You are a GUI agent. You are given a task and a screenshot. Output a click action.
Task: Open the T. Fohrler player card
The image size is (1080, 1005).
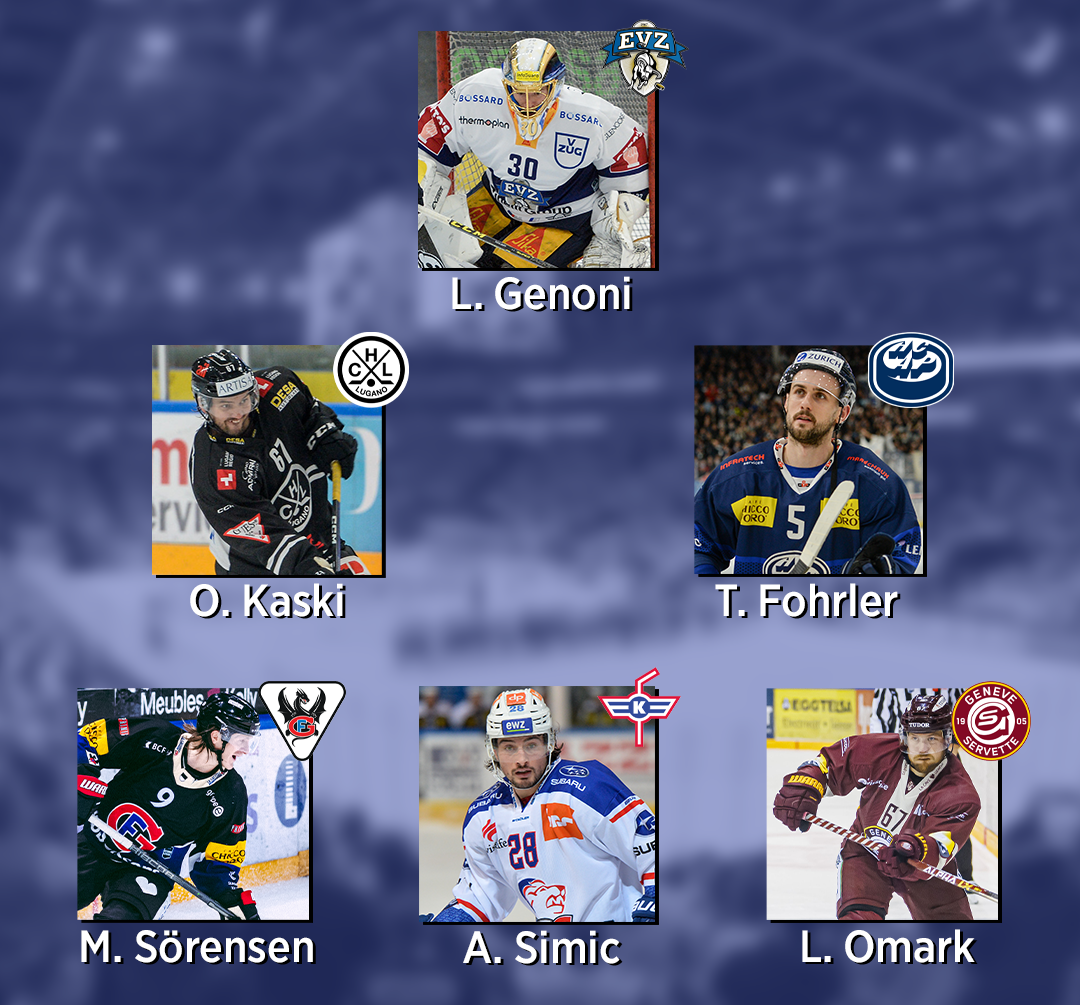808,460
